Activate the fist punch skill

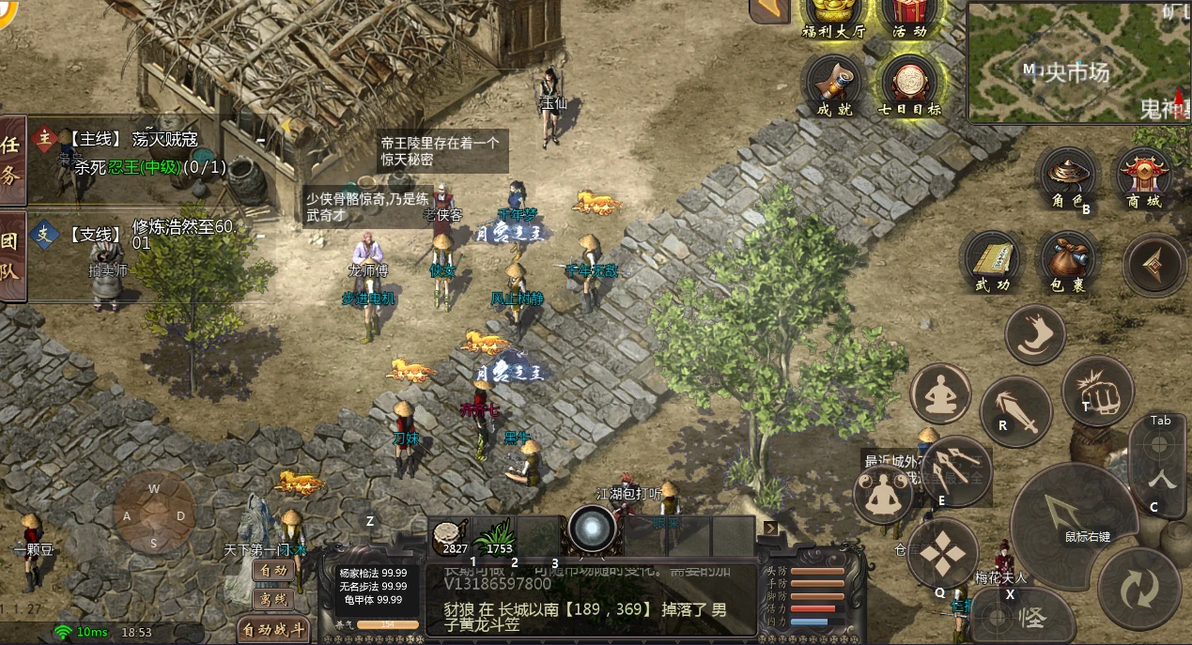pos(1097,391)
